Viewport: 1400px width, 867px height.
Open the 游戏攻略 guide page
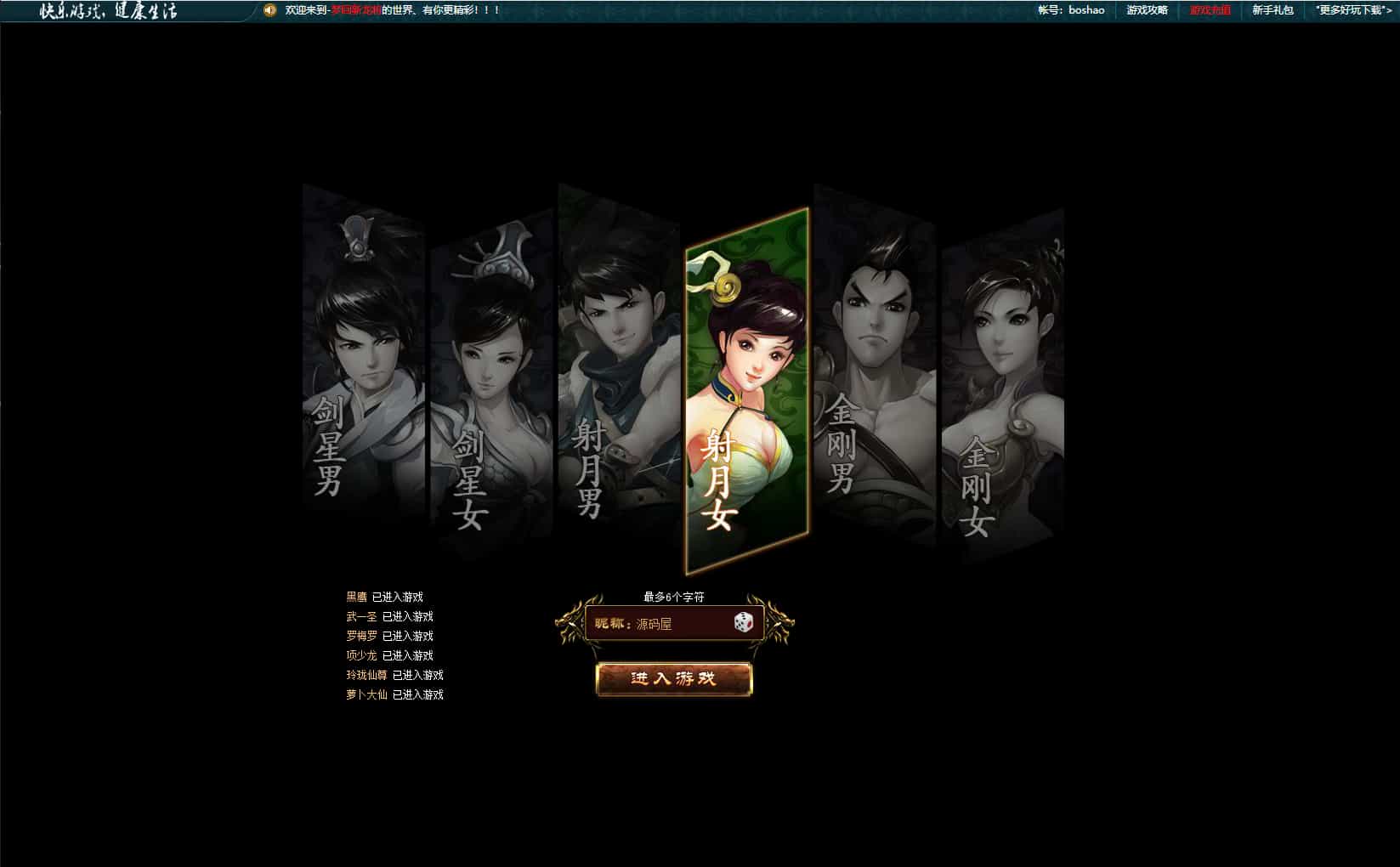[x=1147, y=12]
